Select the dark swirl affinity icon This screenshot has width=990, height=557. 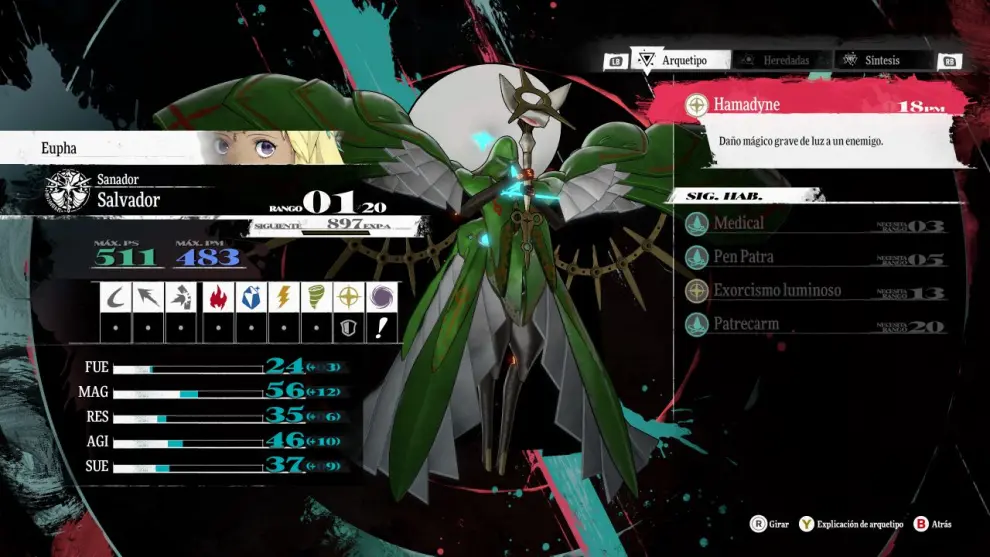point(382,297)
